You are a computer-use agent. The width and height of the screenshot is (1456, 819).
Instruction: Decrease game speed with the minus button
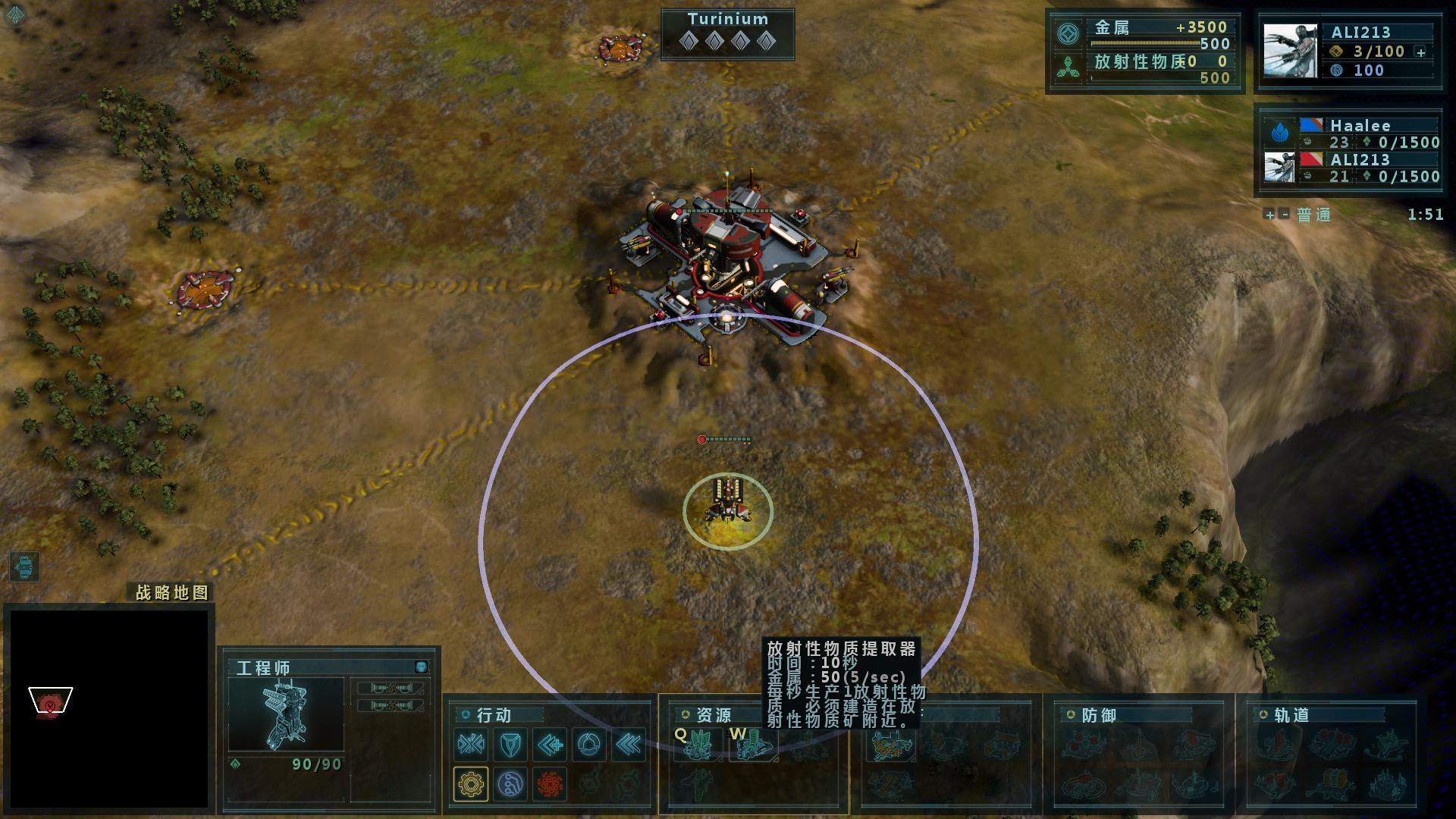coord(1284,215)
